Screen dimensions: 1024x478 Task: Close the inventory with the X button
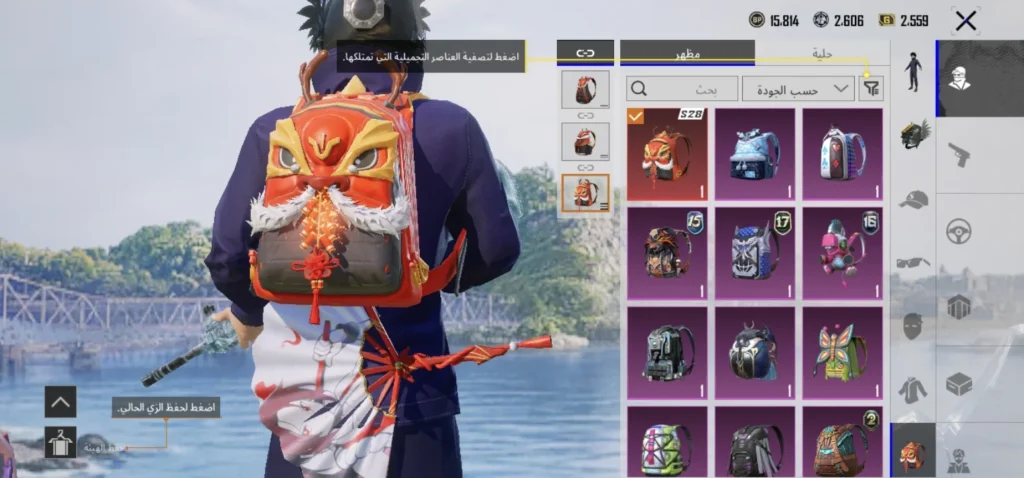[965, 20]
